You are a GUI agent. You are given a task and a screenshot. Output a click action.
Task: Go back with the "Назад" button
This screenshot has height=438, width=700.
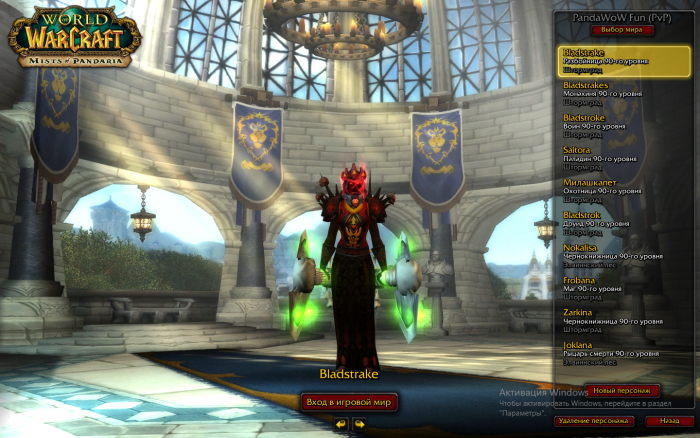click(667, 422)
